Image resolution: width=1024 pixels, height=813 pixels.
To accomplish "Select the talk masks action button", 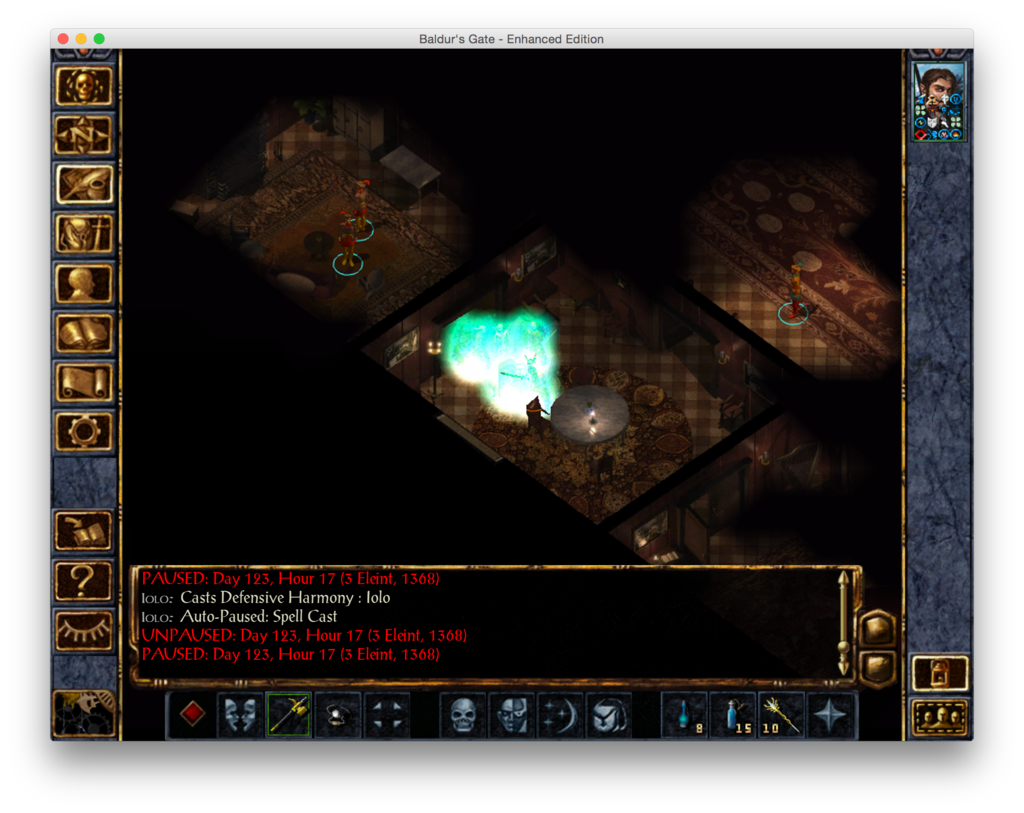I will (240, 714).
